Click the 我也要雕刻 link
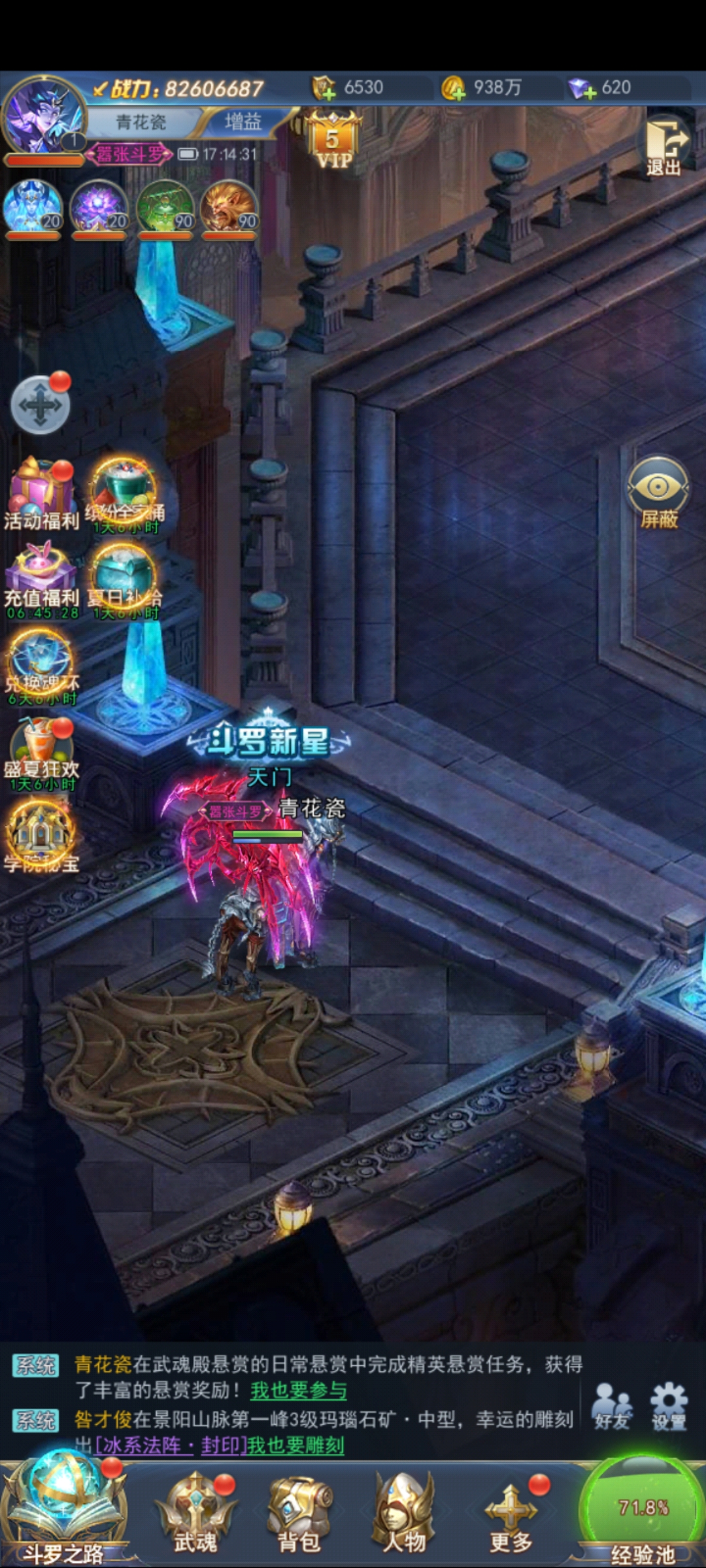The width and height of the screenshot is (706, 1568). tap(295, 1445)
